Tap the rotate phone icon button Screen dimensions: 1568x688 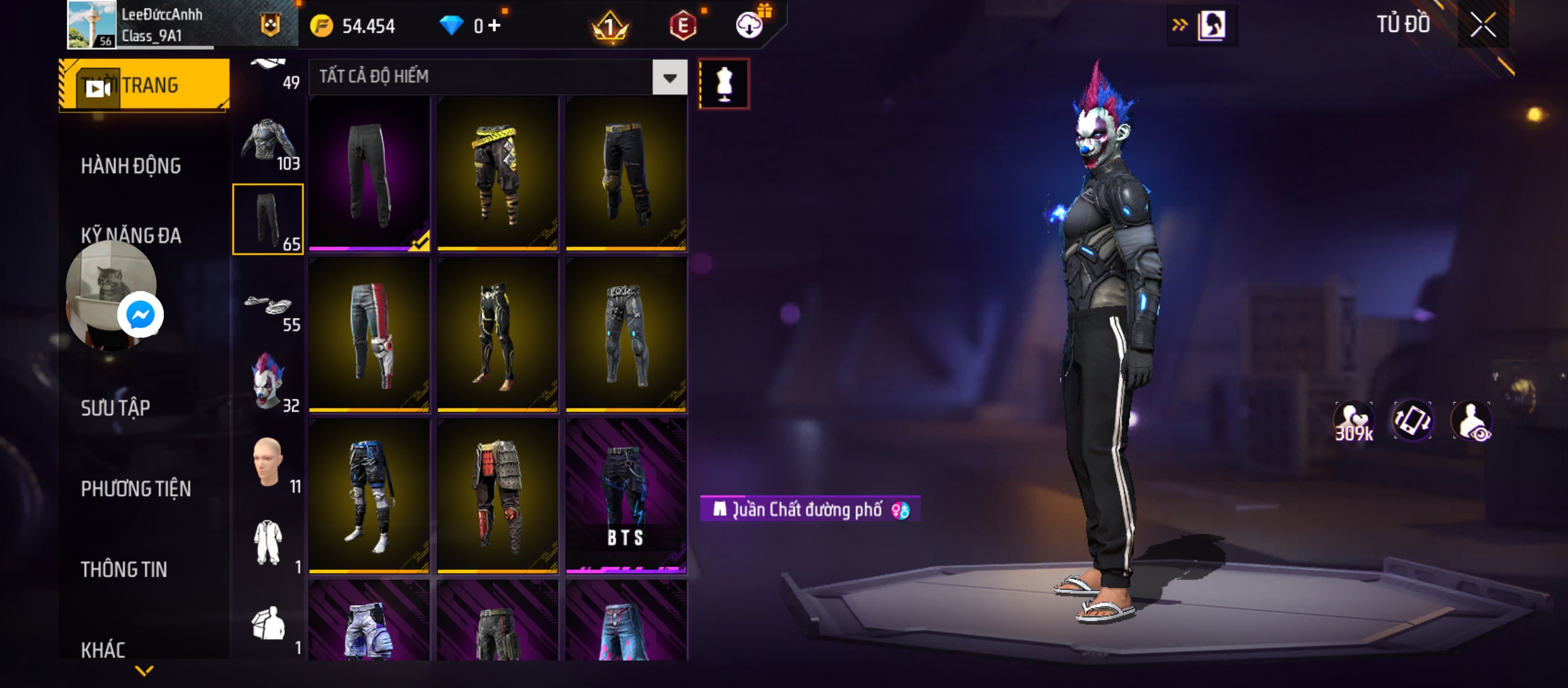(x=1412, y=421)
